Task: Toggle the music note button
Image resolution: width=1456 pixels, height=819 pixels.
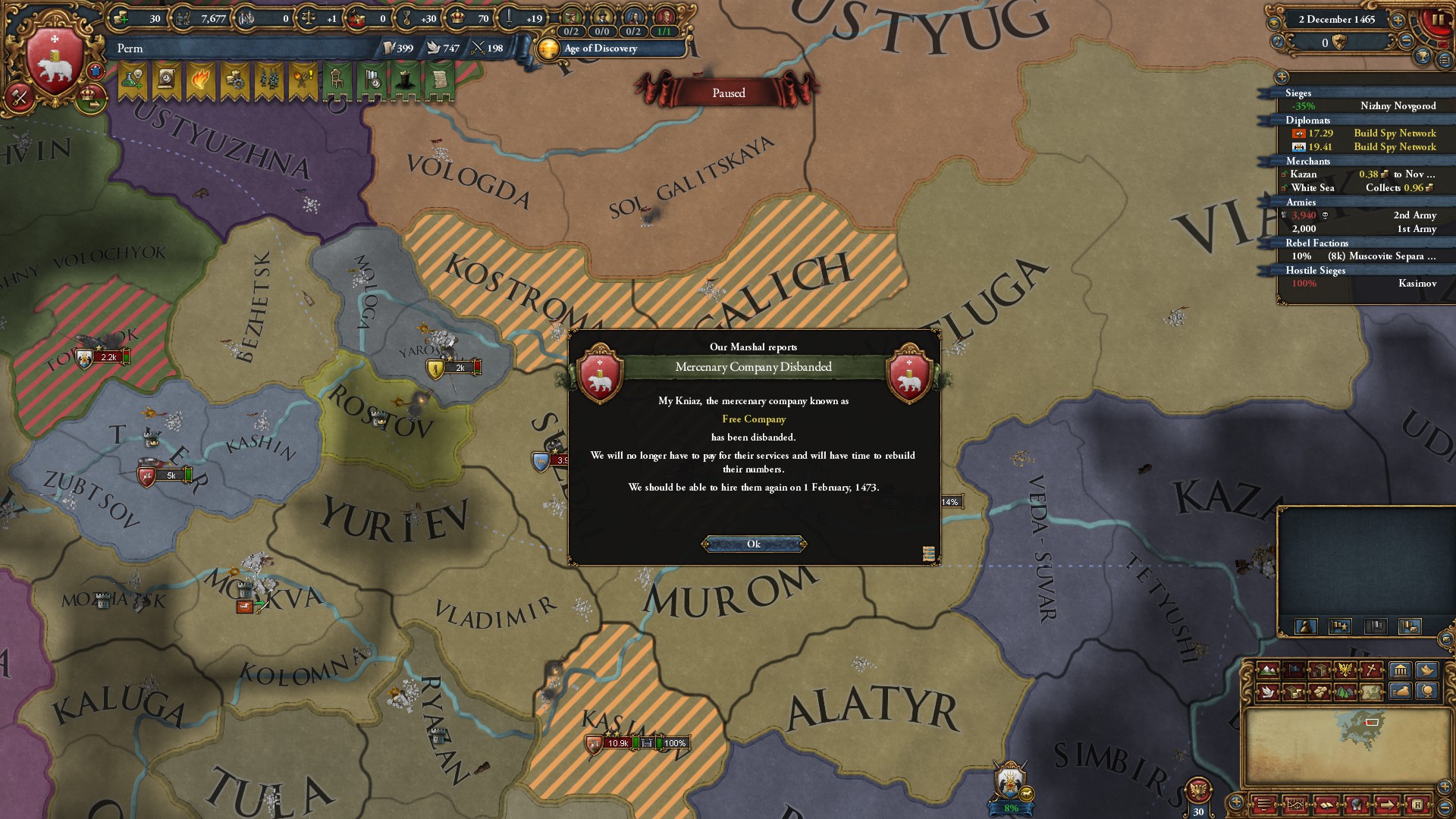Action: 1278,42
